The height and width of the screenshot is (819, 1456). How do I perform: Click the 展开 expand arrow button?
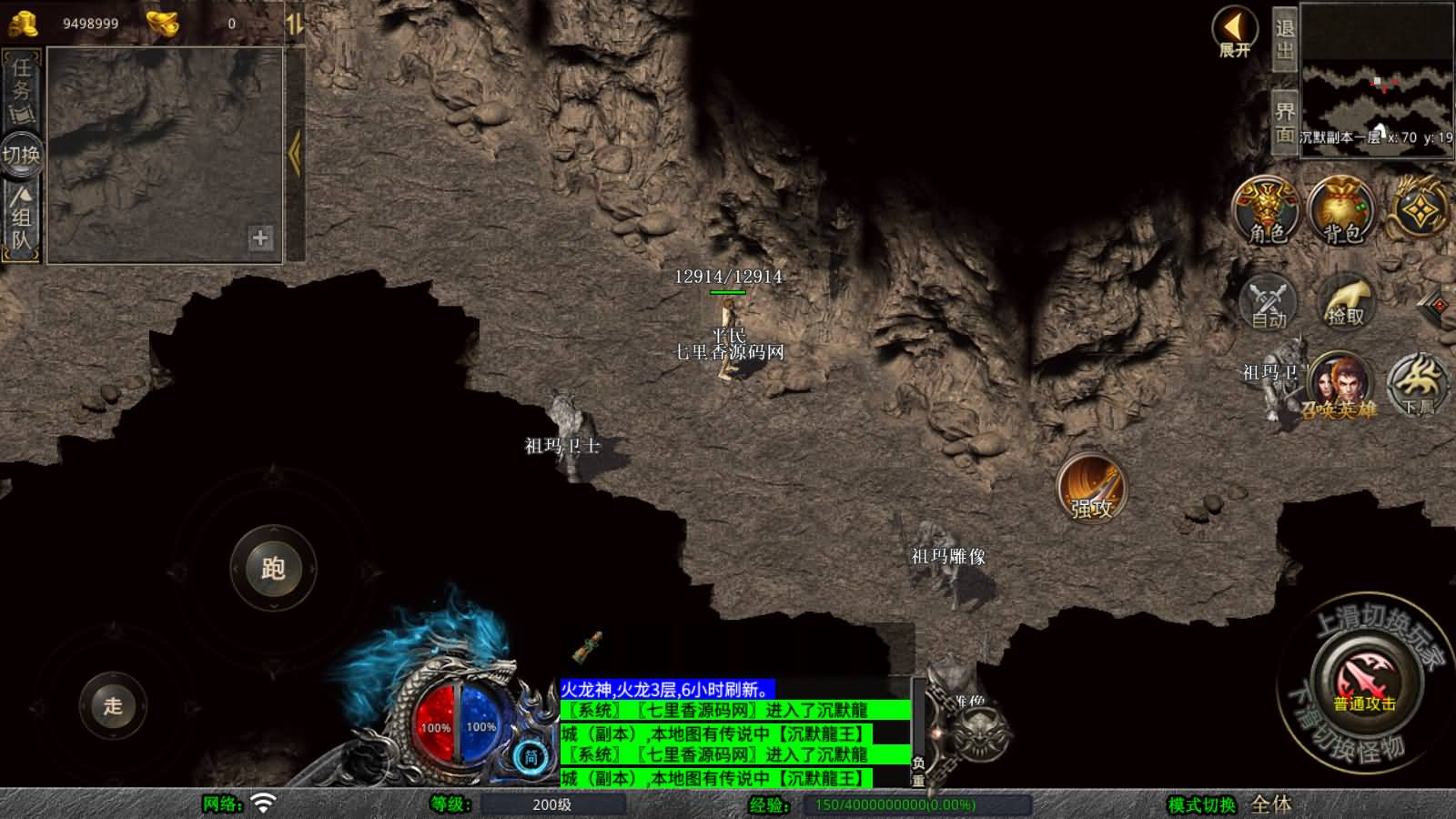(x=1234, y=32)
